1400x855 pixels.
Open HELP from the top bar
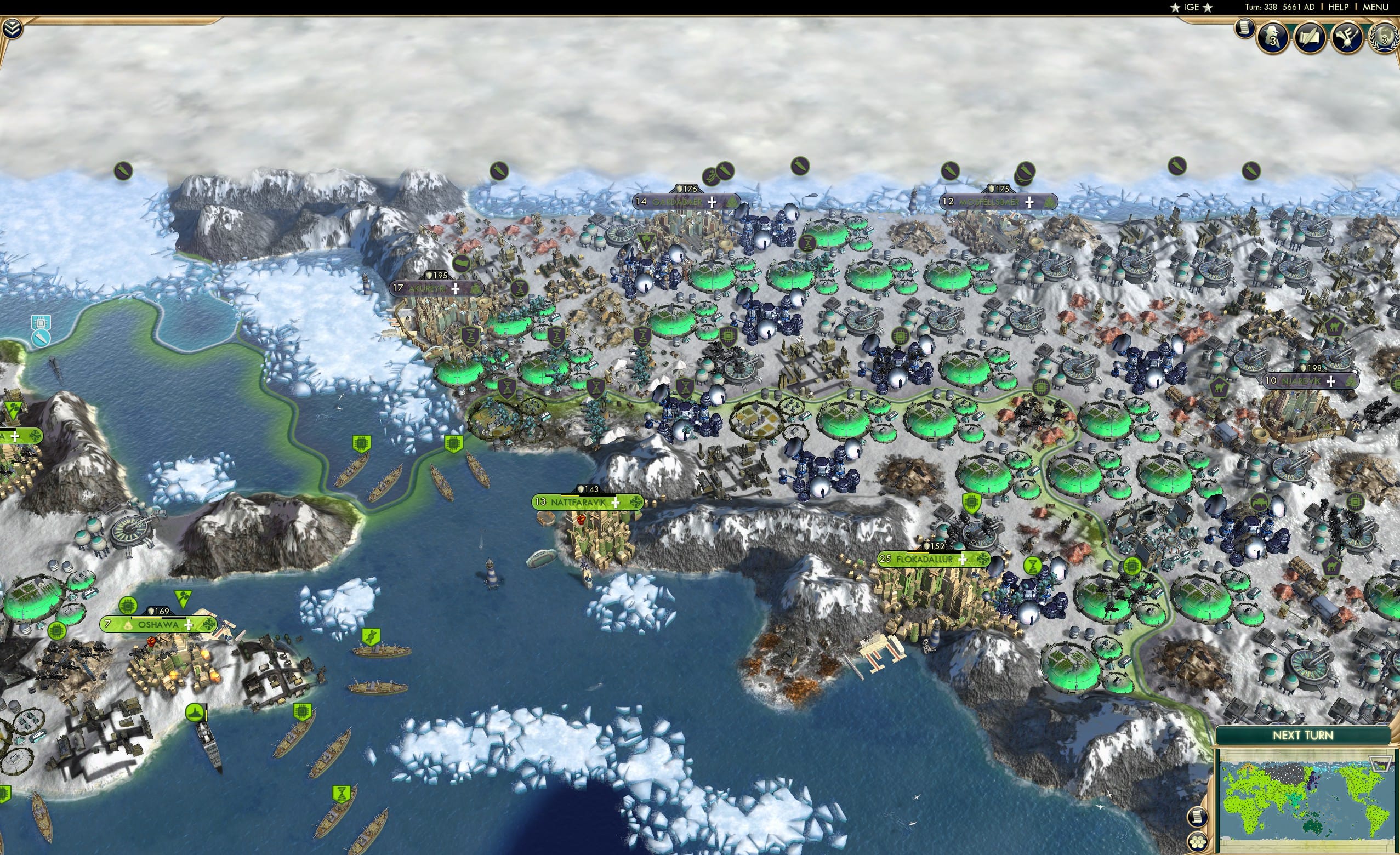(1339, 7)
